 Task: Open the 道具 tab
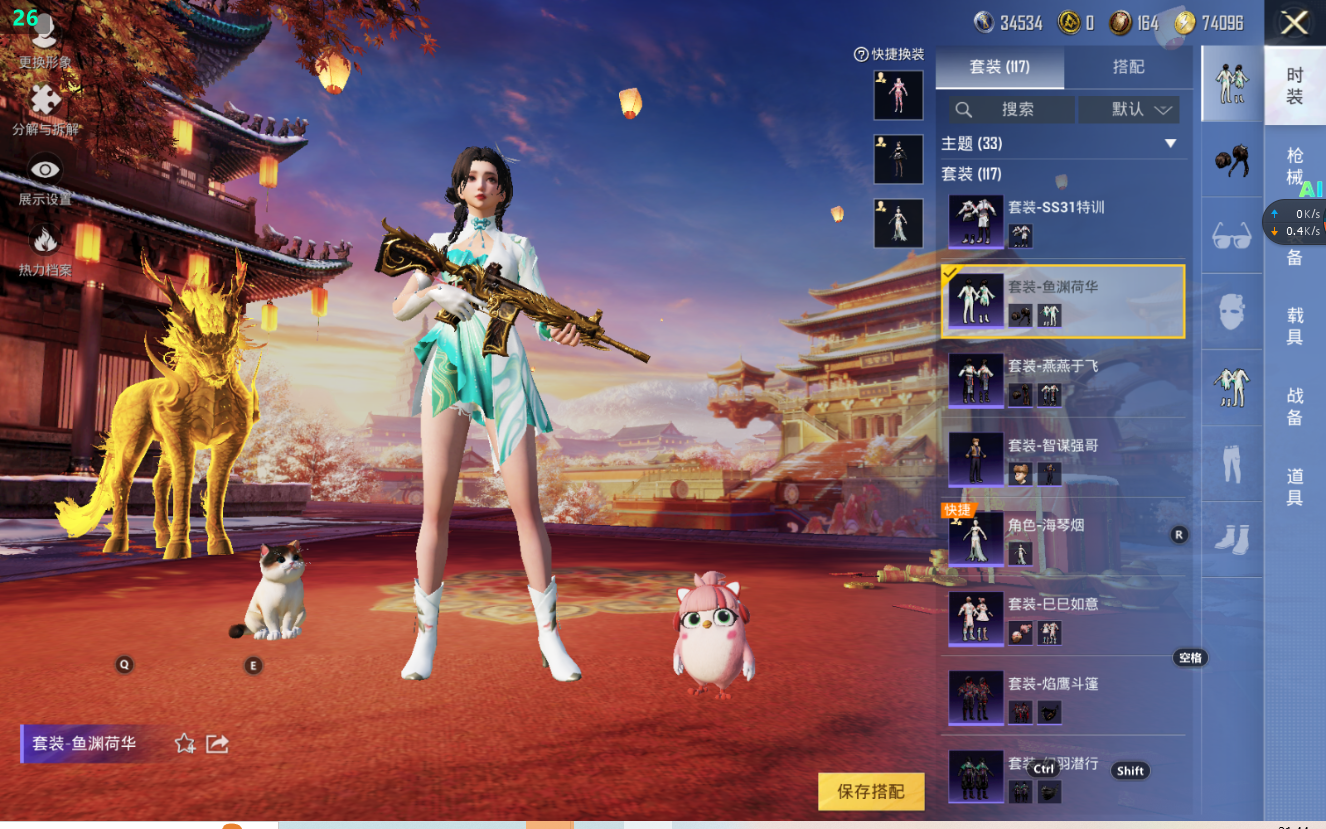(1294, 487)
